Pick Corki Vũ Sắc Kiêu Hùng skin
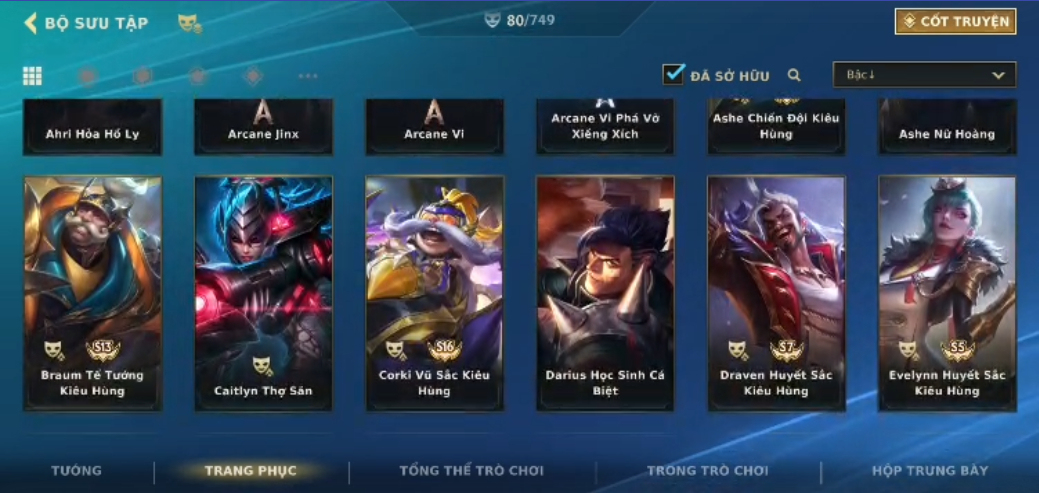The height and width of the screenshot is (493, 1039). 434,293
